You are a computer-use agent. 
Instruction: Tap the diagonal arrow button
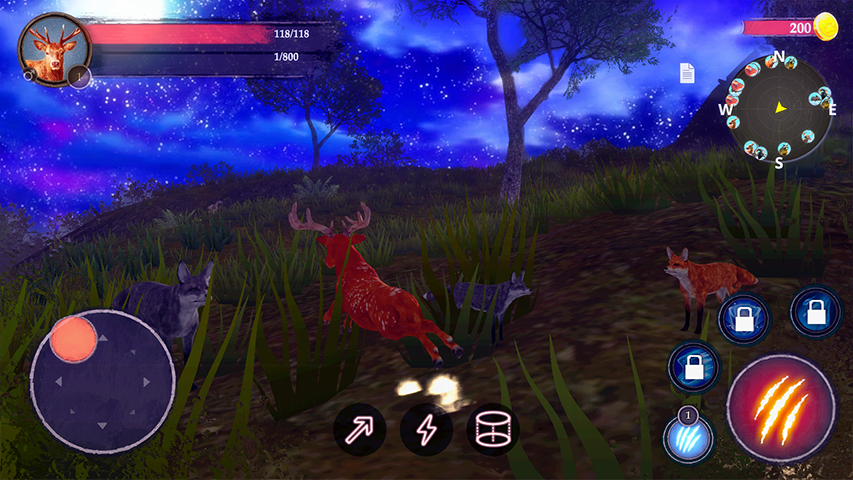(359, 430)
